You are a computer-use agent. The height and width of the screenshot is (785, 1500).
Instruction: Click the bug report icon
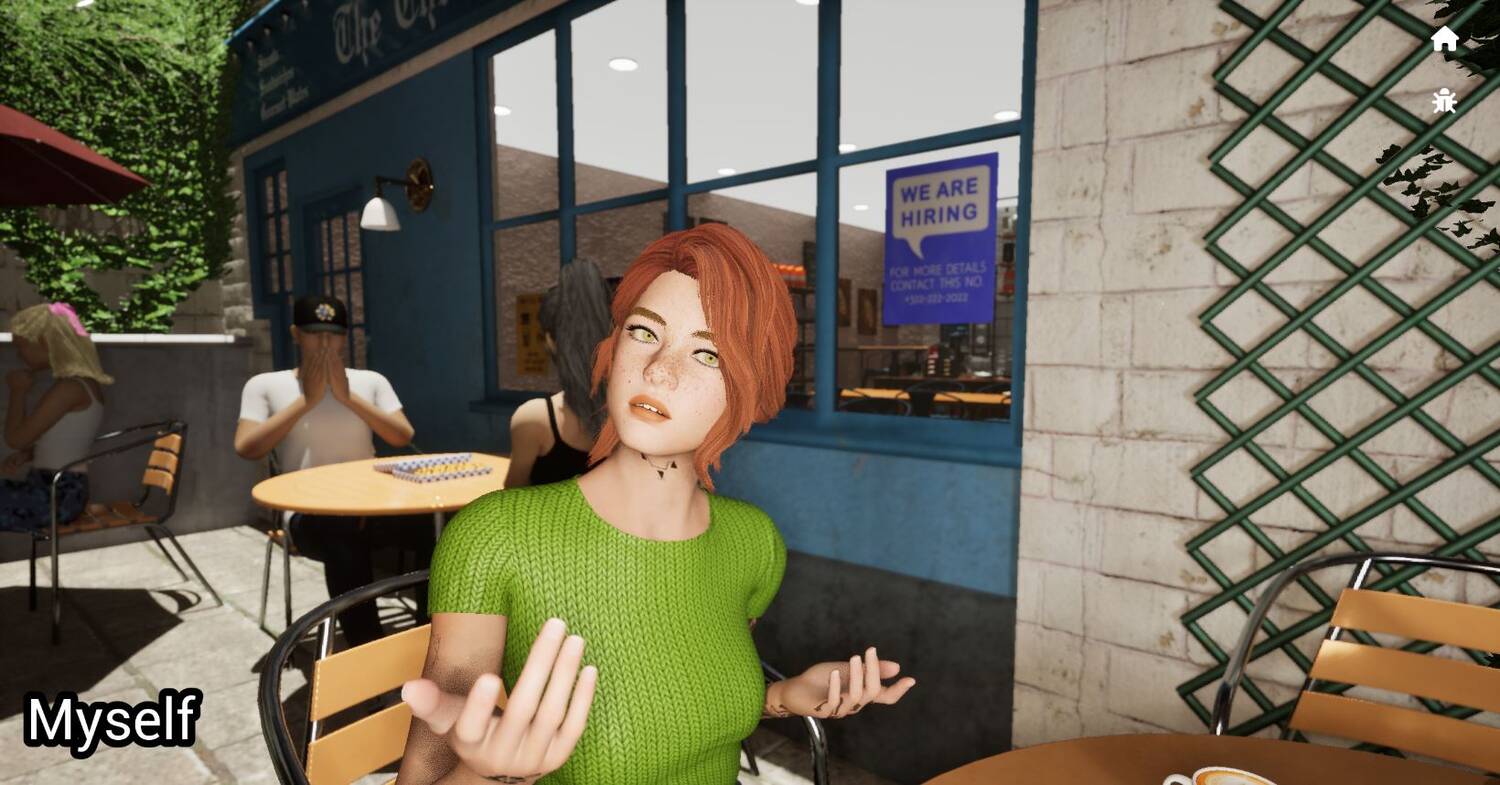coord(1444,101)
